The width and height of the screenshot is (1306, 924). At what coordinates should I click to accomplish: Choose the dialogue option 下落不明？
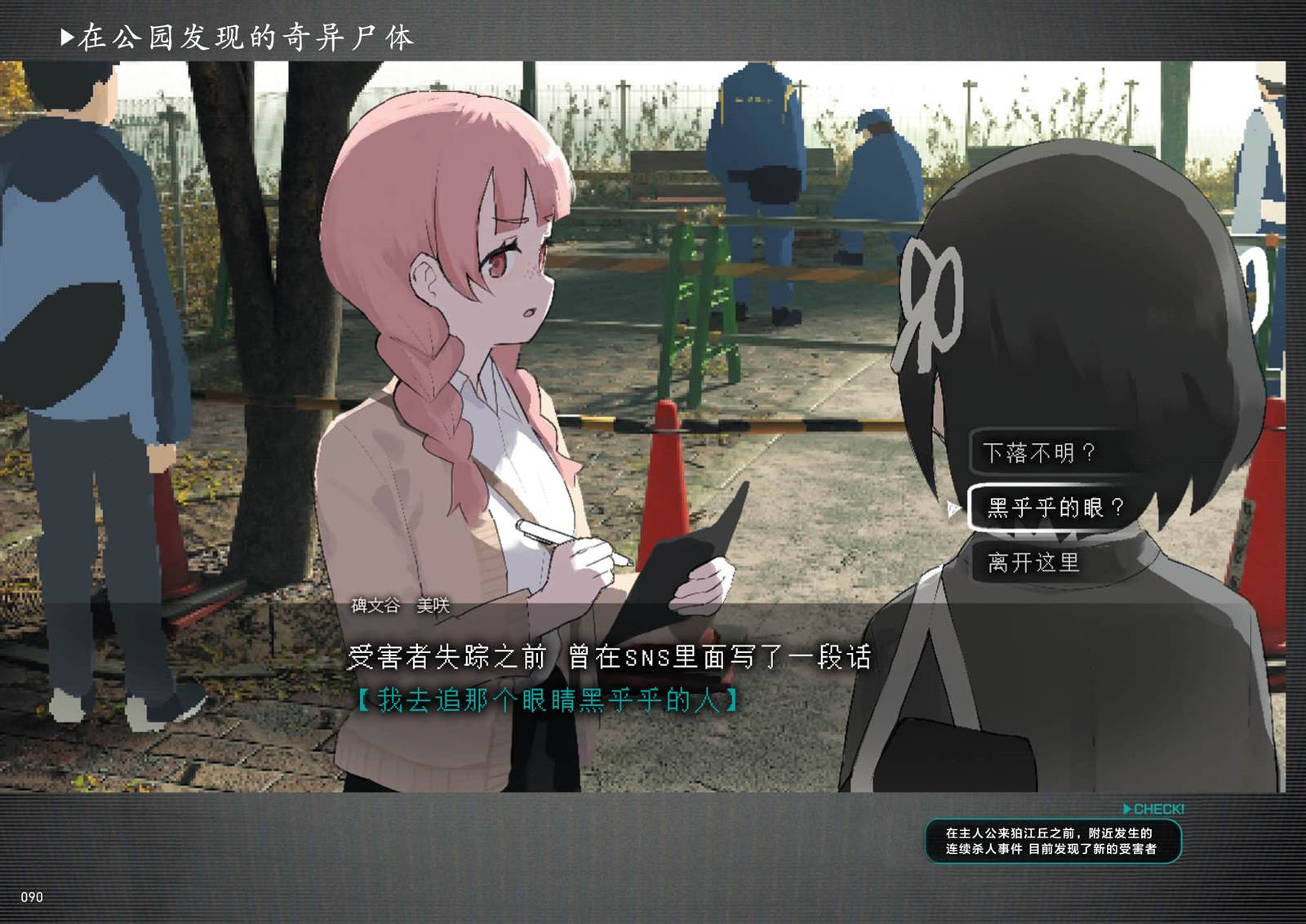(x=1040, y=453)
